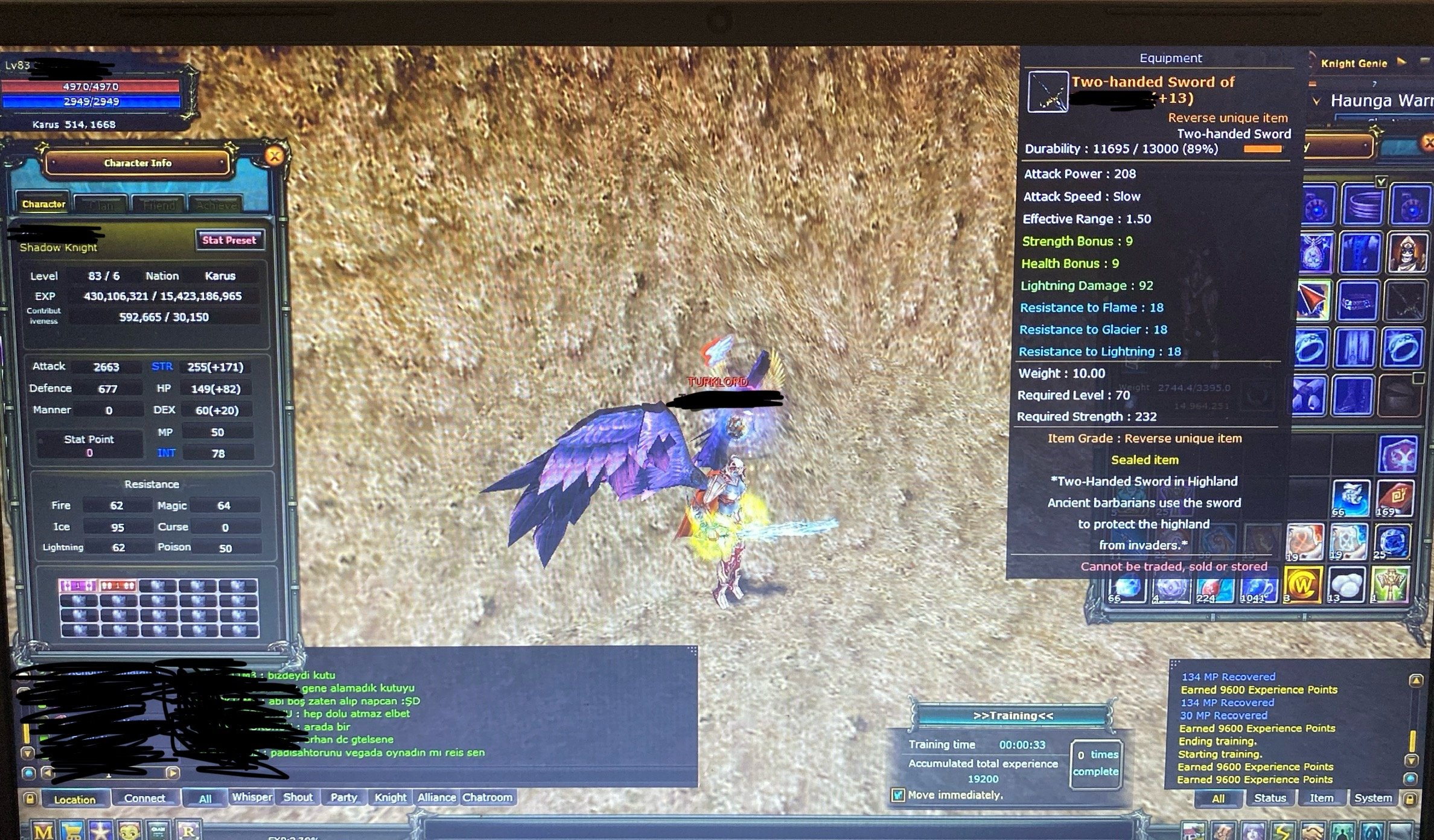The width and height of the screenshot is (1434, 840).
Task: Switch to the Status message tab
Action: (x=1269, y=798)
